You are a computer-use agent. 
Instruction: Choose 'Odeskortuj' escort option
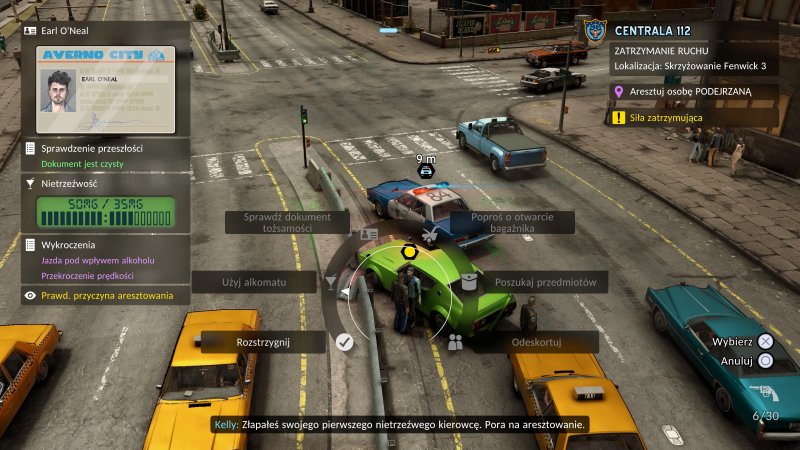536,342
